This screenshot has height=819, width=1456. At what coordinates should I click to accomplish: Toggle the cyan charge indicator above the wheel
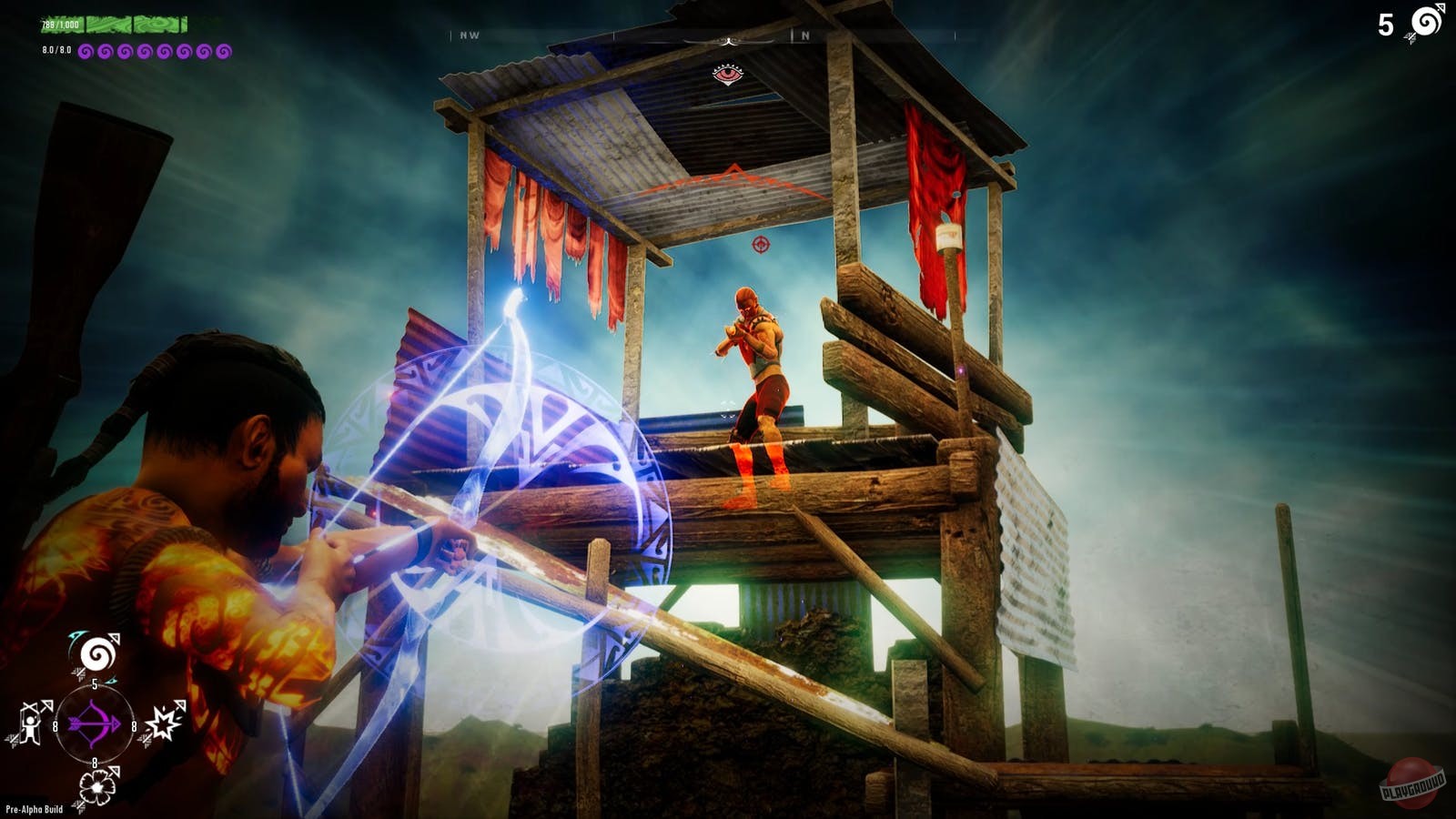(77, 634)
